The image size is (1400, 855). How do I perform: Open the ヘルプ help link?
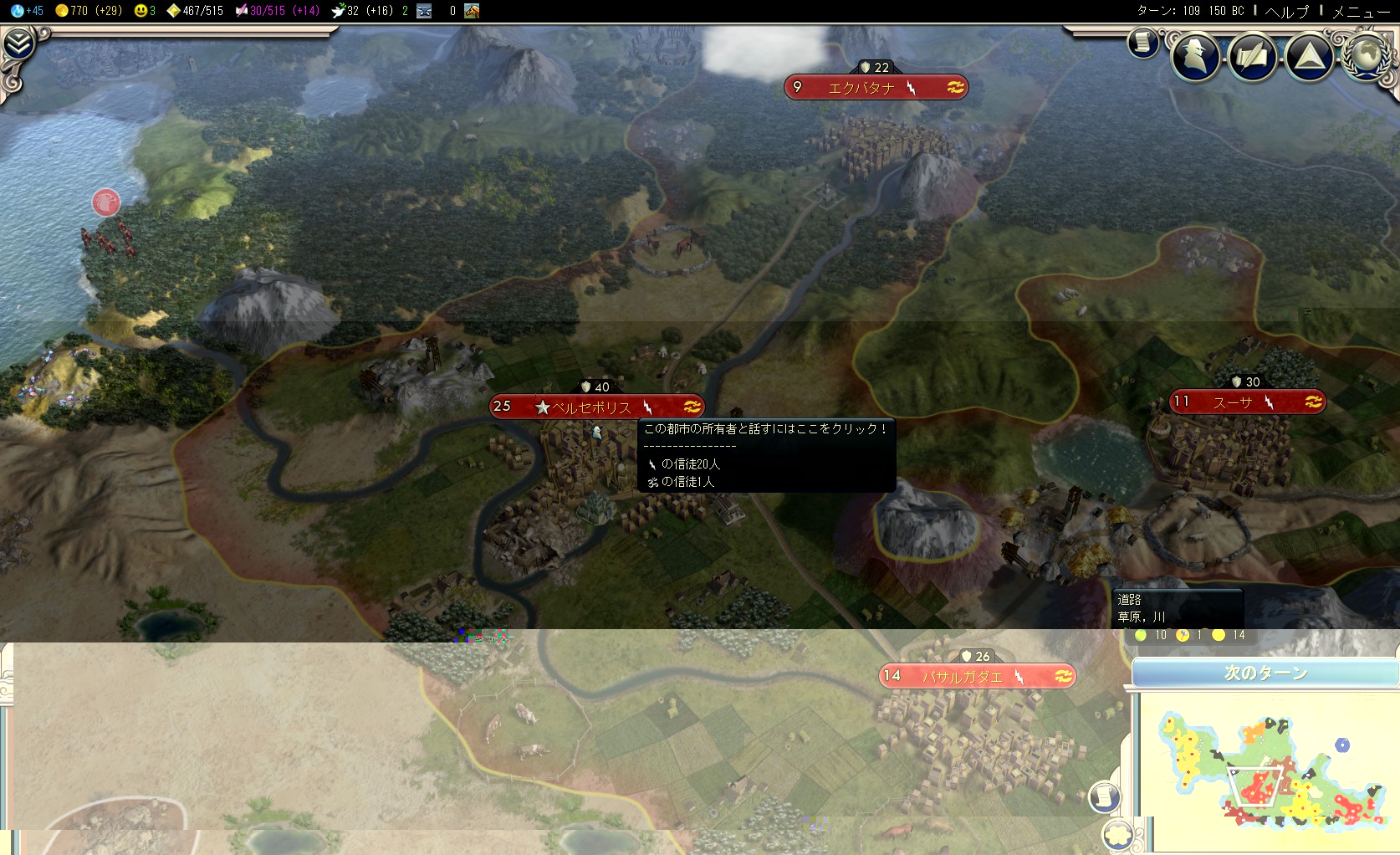tap(1286, 11)
